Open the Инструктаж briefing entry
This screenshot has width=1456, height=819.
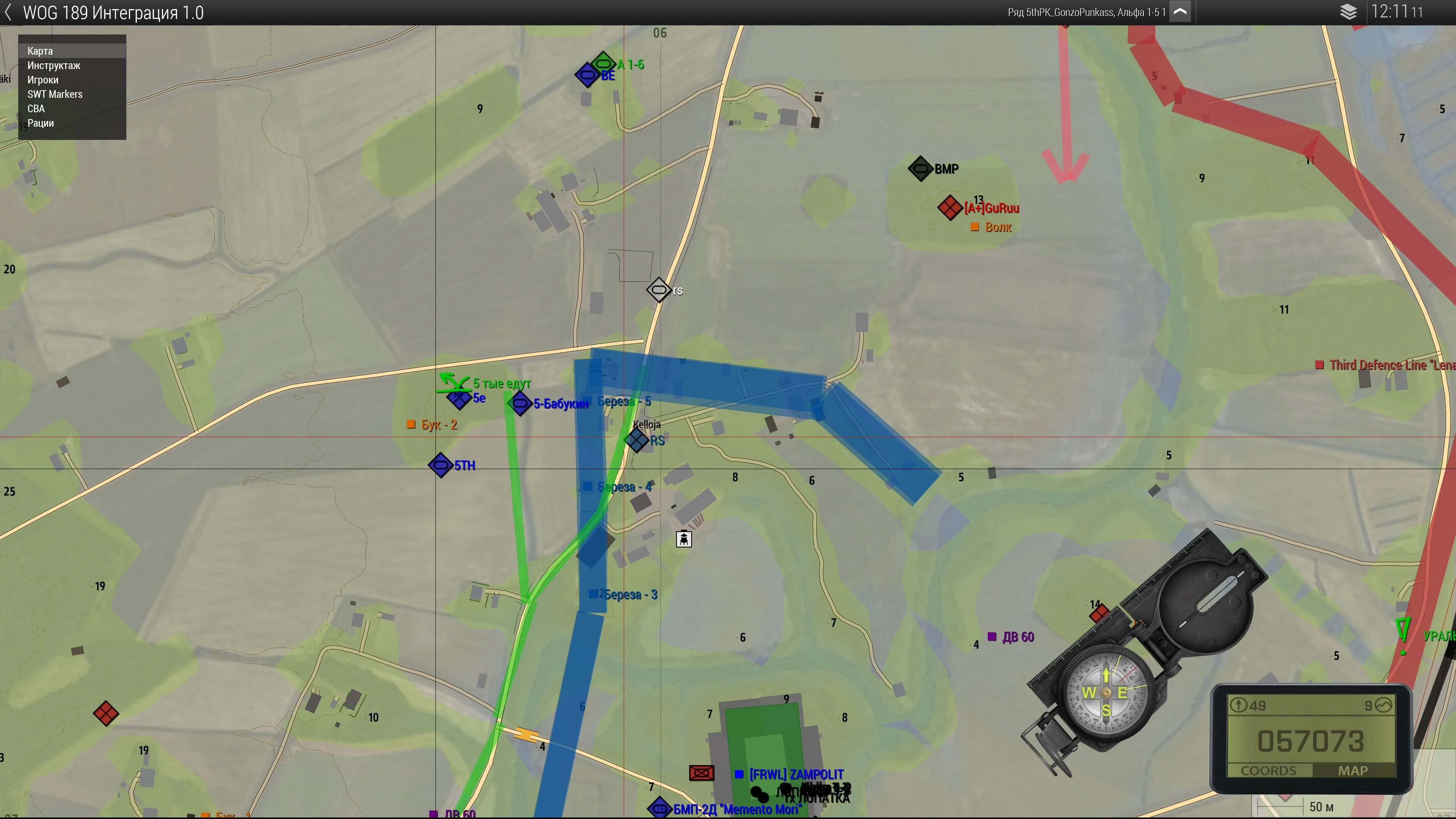pos(54,66)
